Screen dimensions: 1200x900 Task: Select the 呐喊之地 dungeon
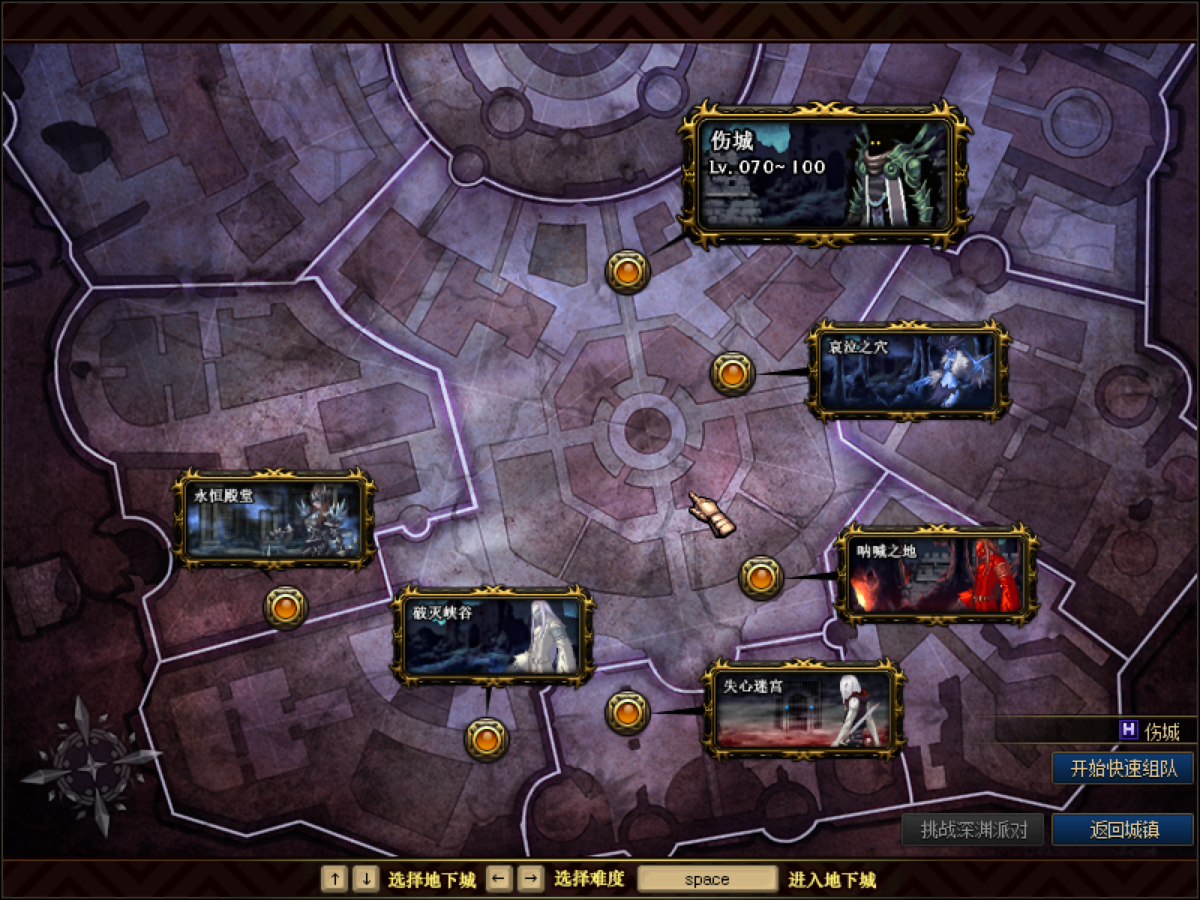(936, 575)
